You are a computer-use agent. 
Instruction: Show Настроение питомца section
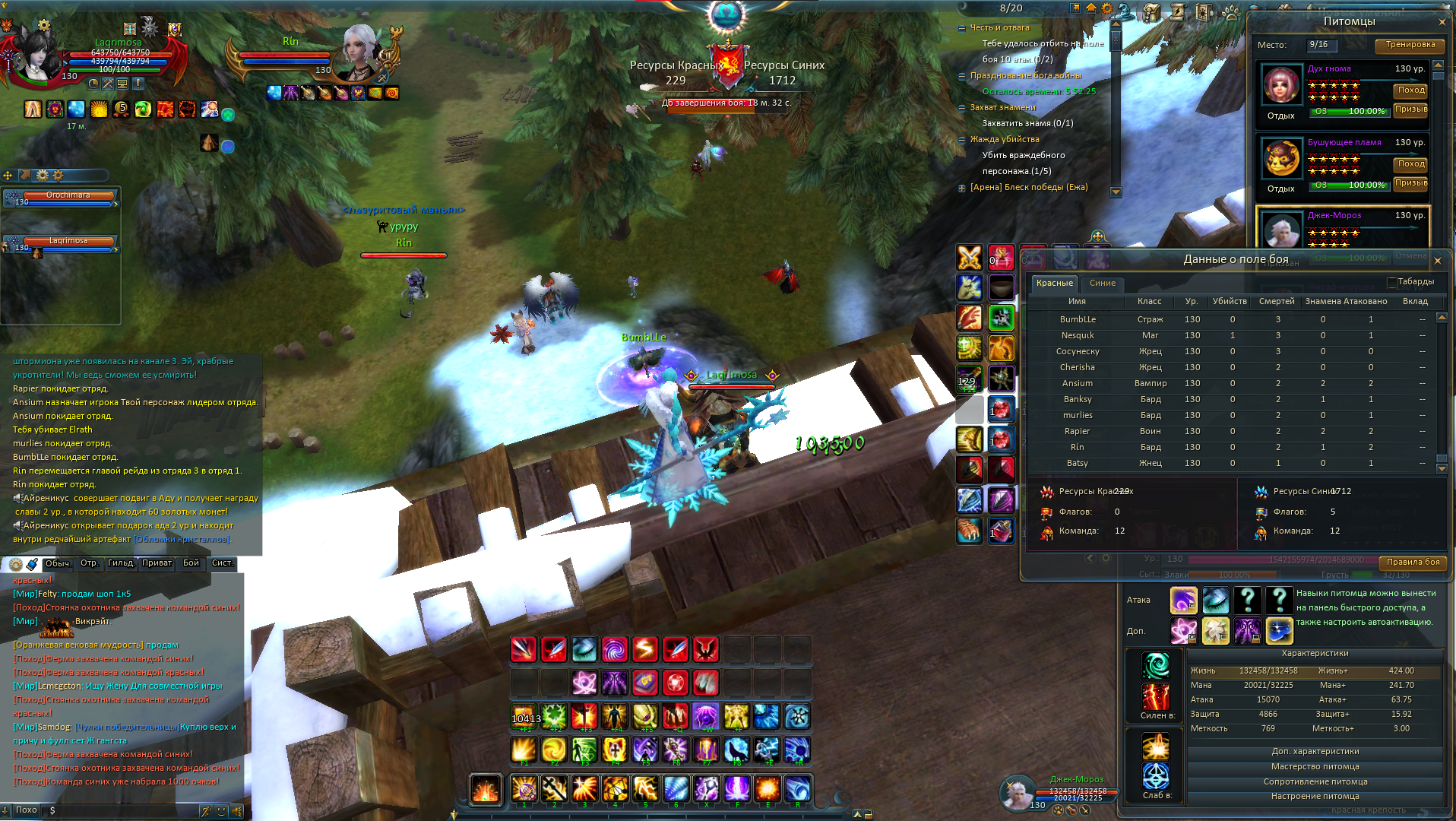(1315, 797)
